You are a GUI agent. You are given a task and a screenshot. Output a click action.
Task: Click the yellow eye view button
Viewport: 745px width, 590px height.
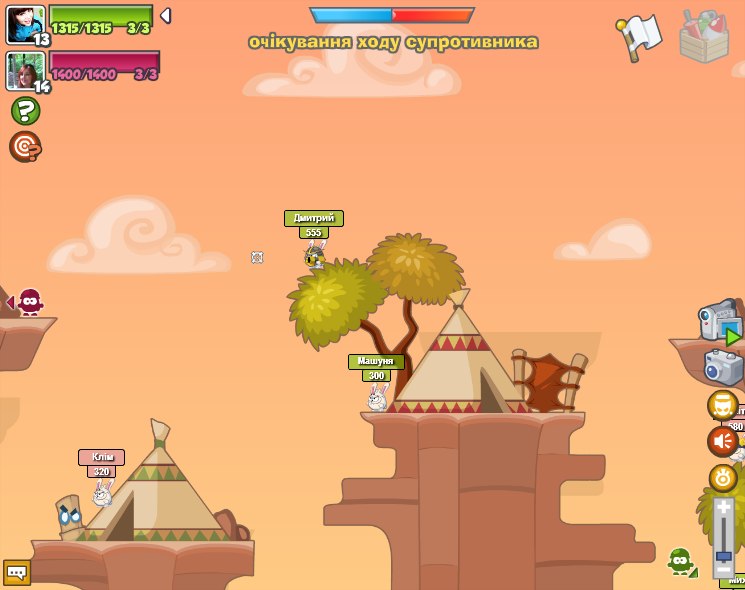tap(722, 478)
